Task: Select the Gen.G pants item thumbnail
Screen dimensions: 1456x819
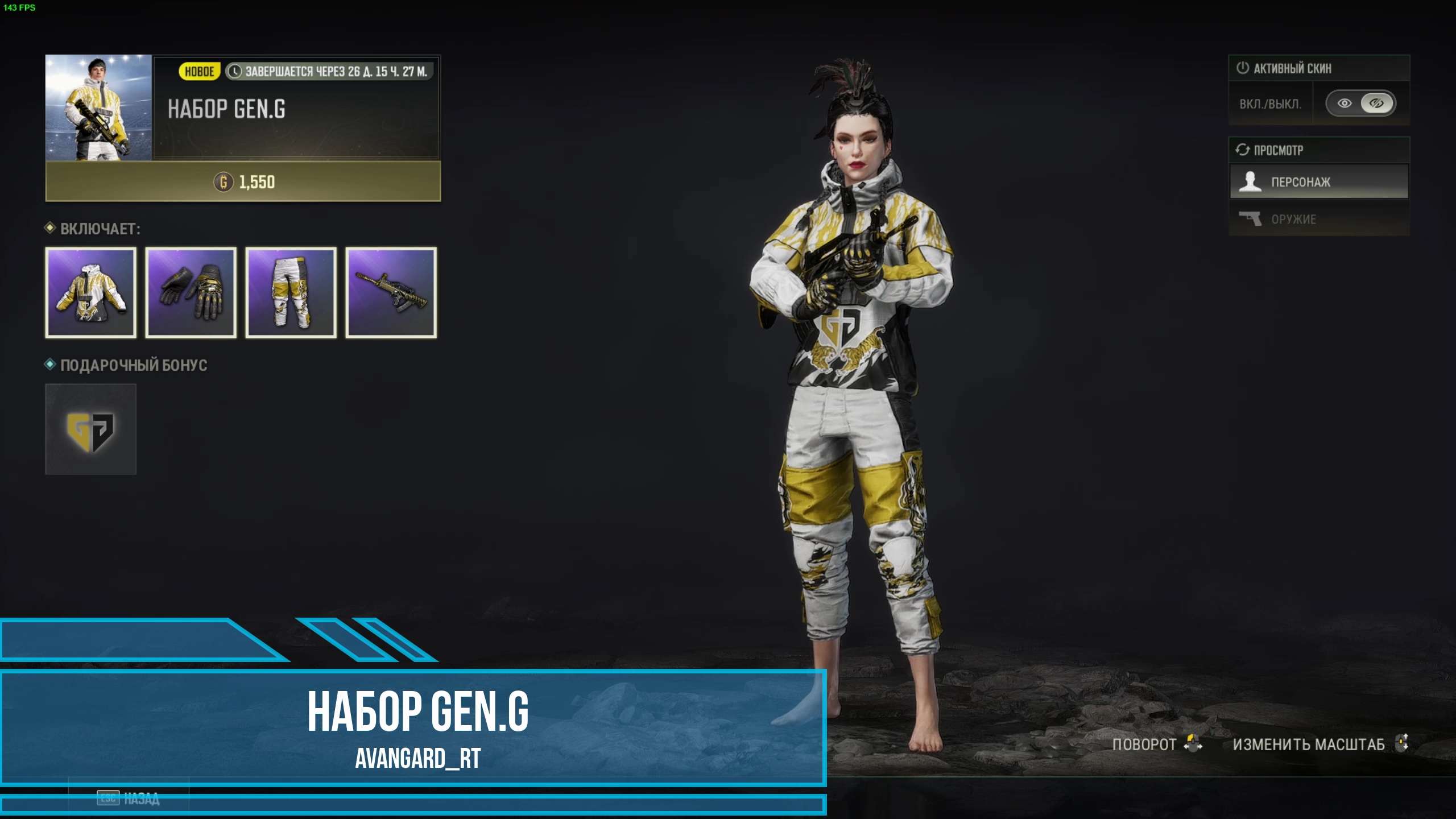Action: click(291, 293)
